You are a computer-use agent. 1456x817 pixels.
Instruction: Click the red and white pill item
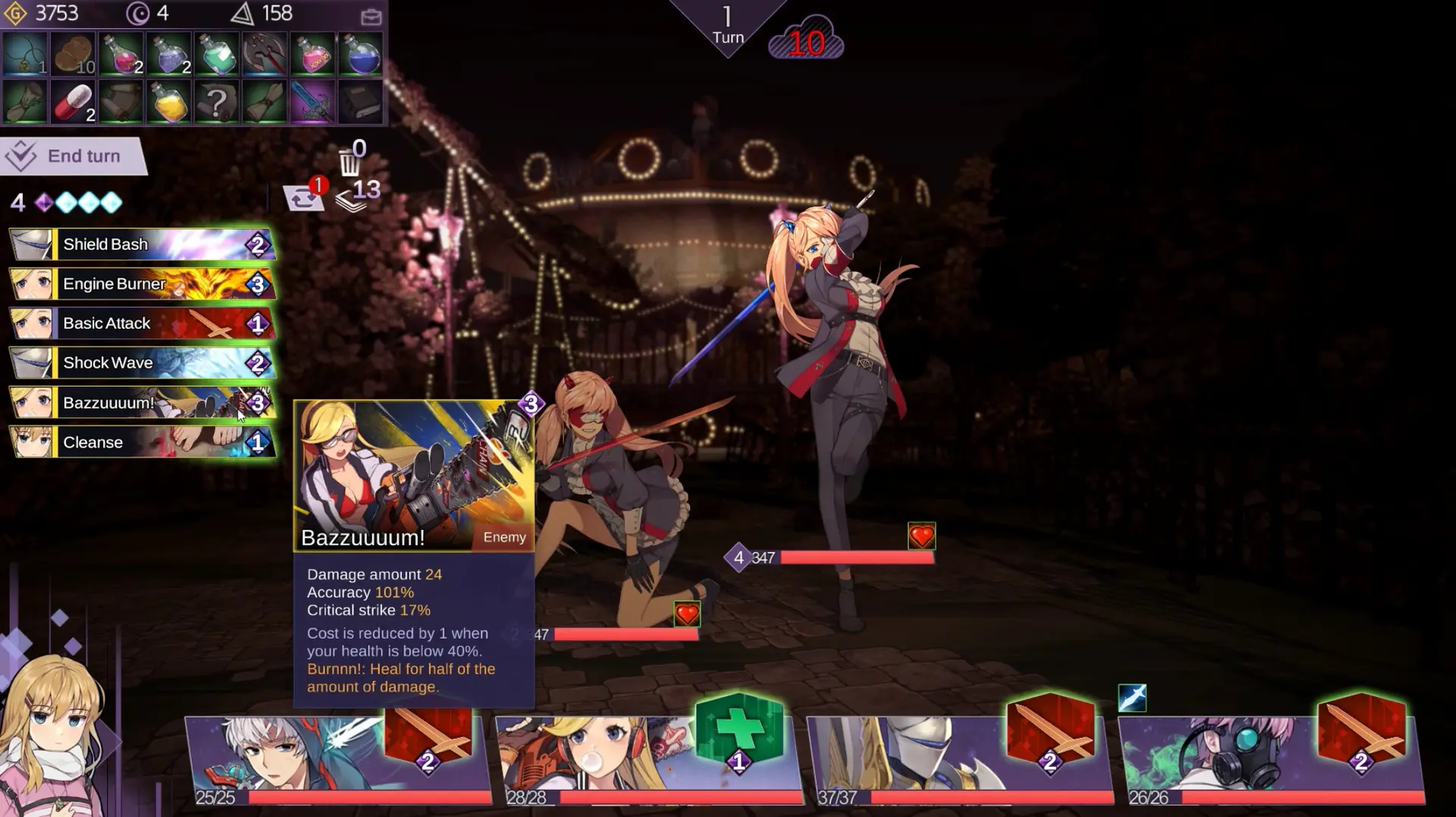pos(73,102)
